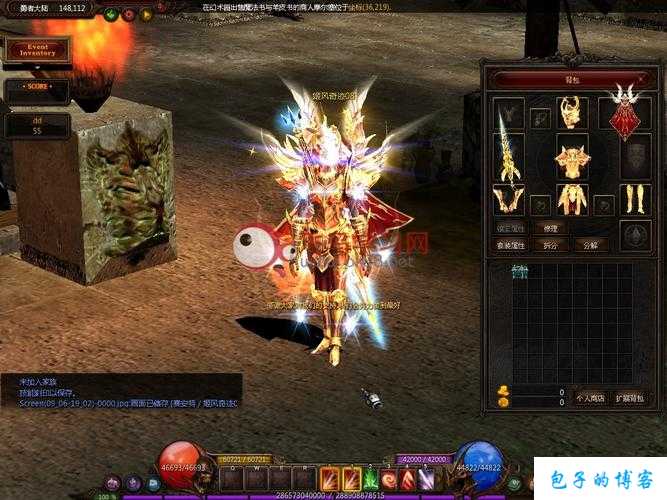Viewport: 667px width, 500px height.
Task: Click the 套装属性 set attributes button
Action: click(x=510, y=245)
